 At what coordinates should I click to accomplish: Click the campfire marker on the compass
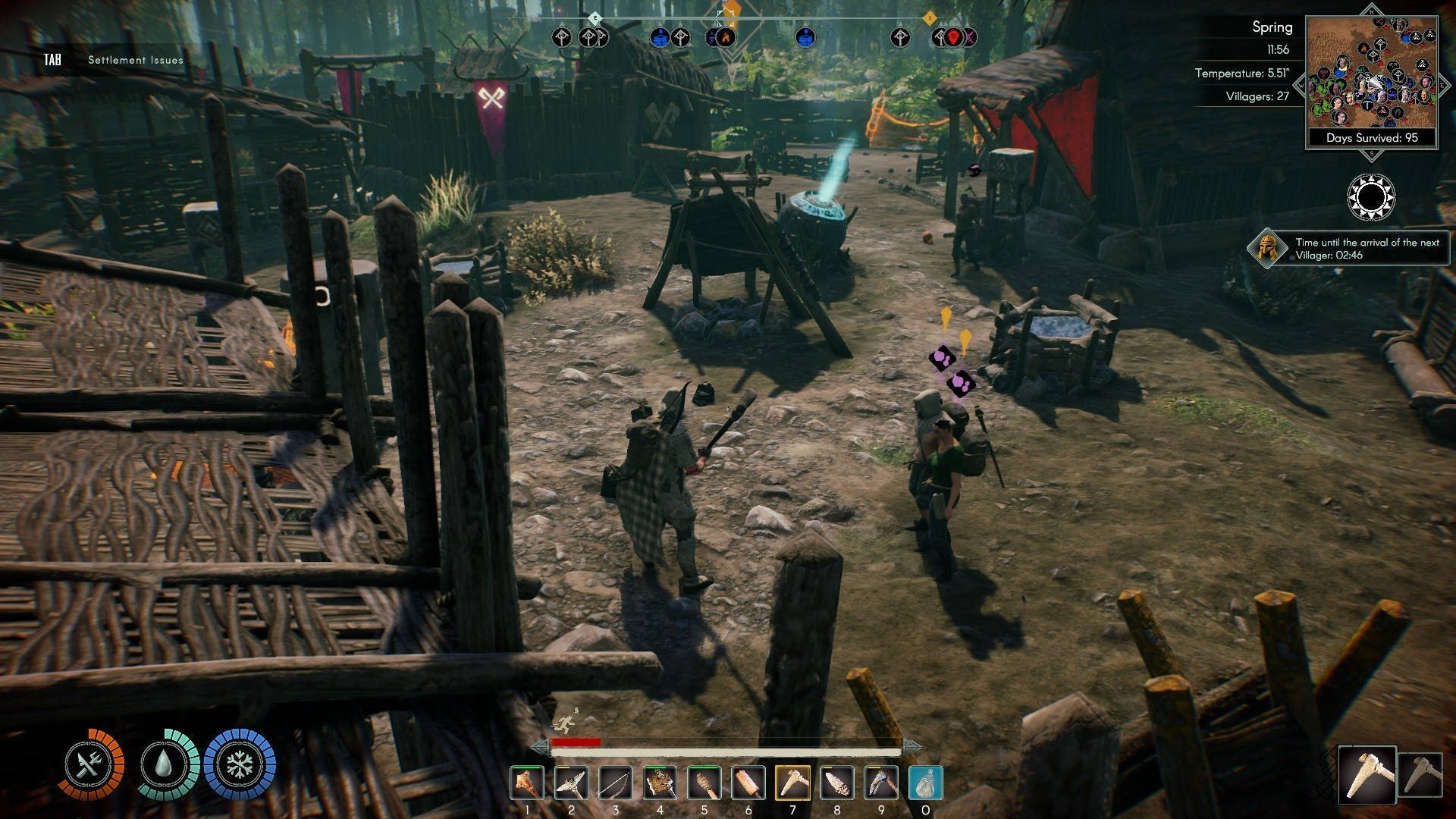(x=725, y=36)
